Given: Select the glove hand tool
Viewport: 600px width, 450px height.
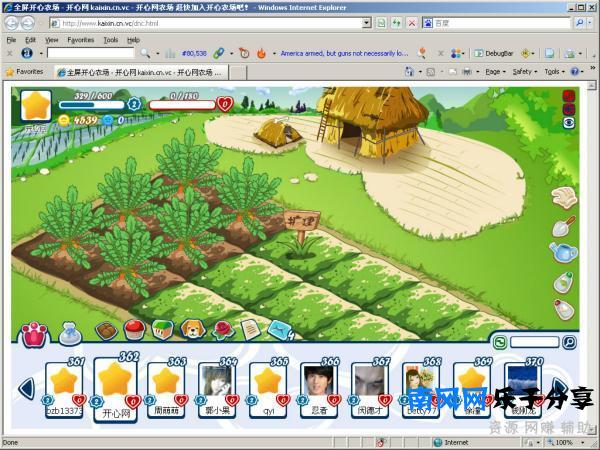Looking at the screenshot, I should 564,195.
